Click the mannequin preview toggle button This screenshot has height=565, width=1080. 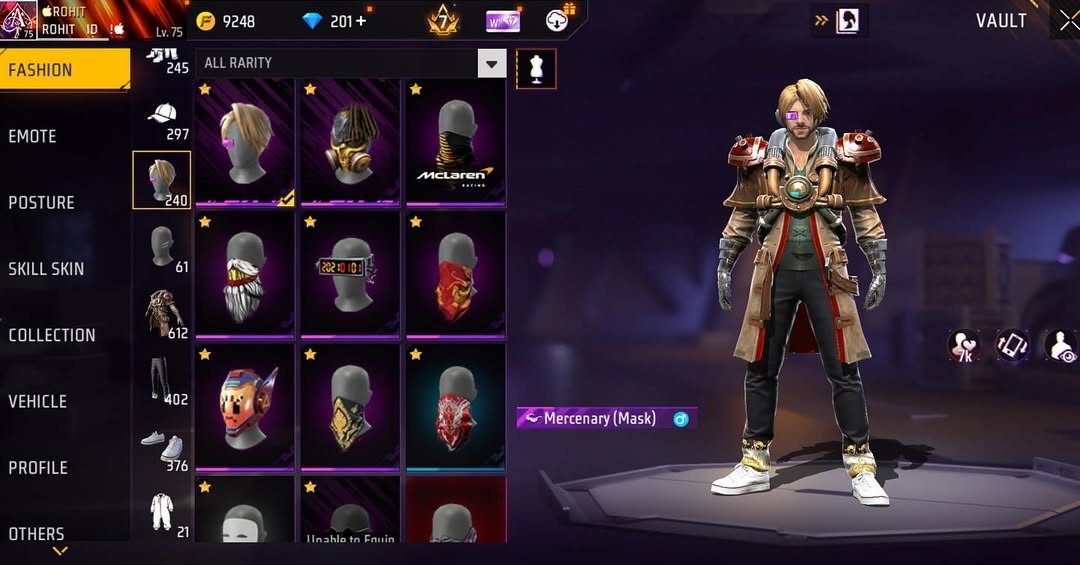tap(536, 69)
